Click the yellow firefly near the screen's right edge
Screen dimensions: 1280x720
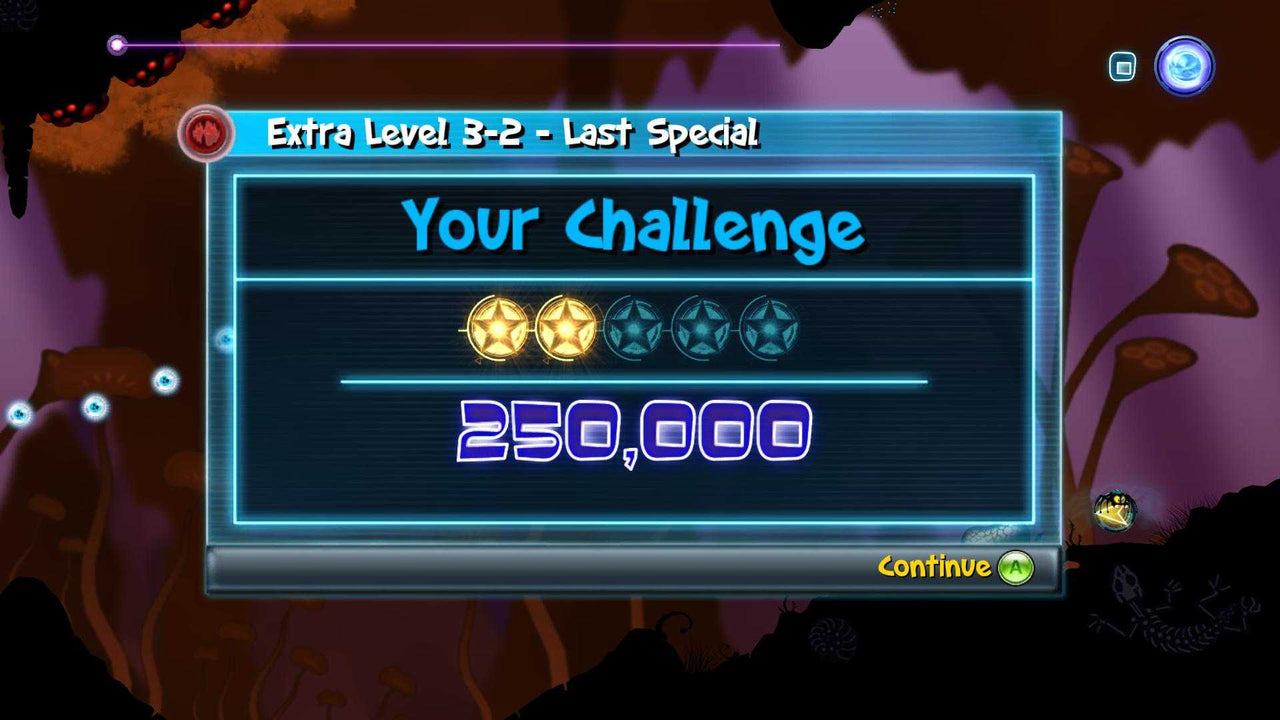coord(1119,509)
